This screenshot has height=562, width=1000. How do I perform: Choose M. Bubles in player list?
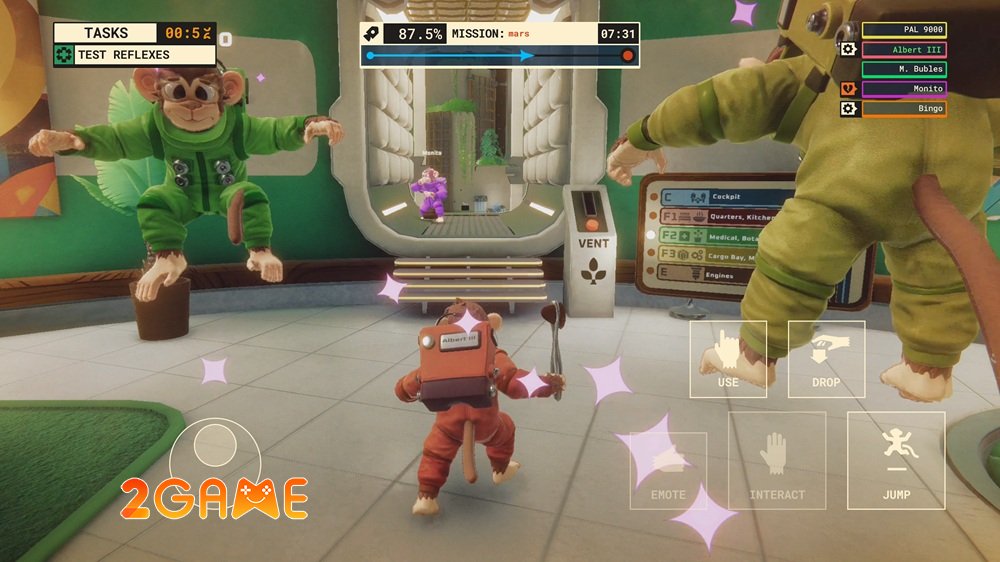pos(903,69)
